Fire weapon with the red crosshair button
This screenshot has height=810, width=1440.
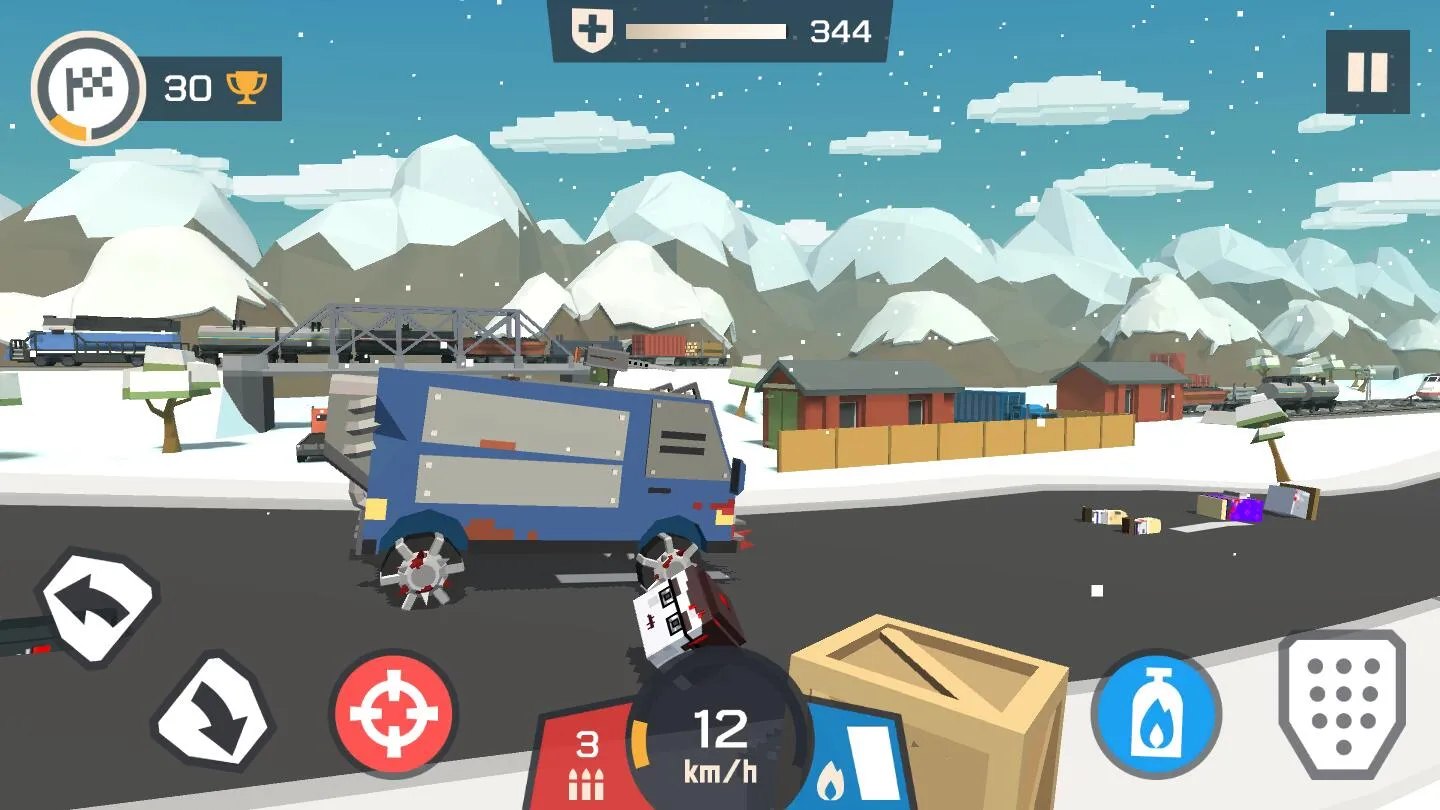tap(394, 714)
